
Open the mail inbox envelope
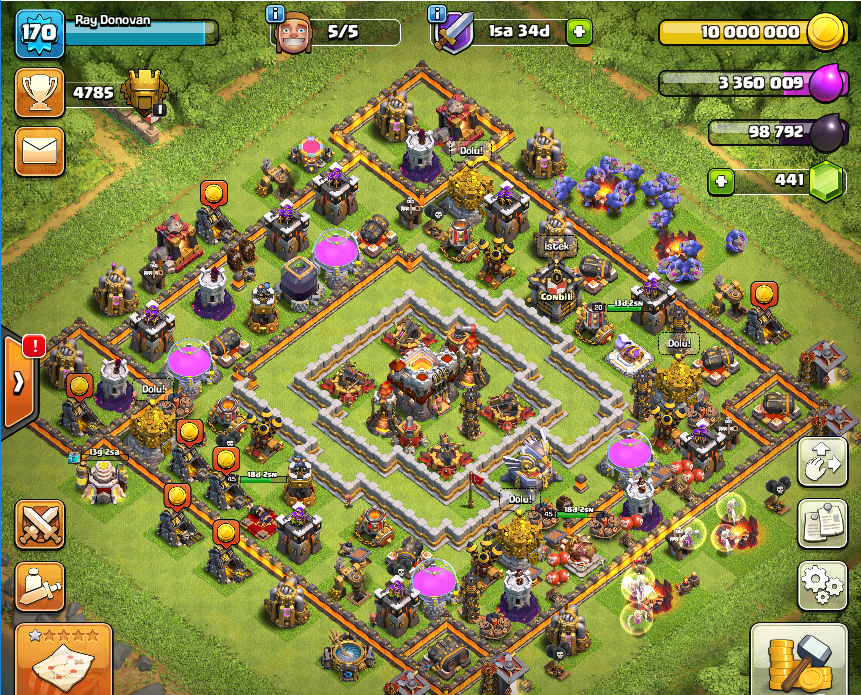[39, 151]
